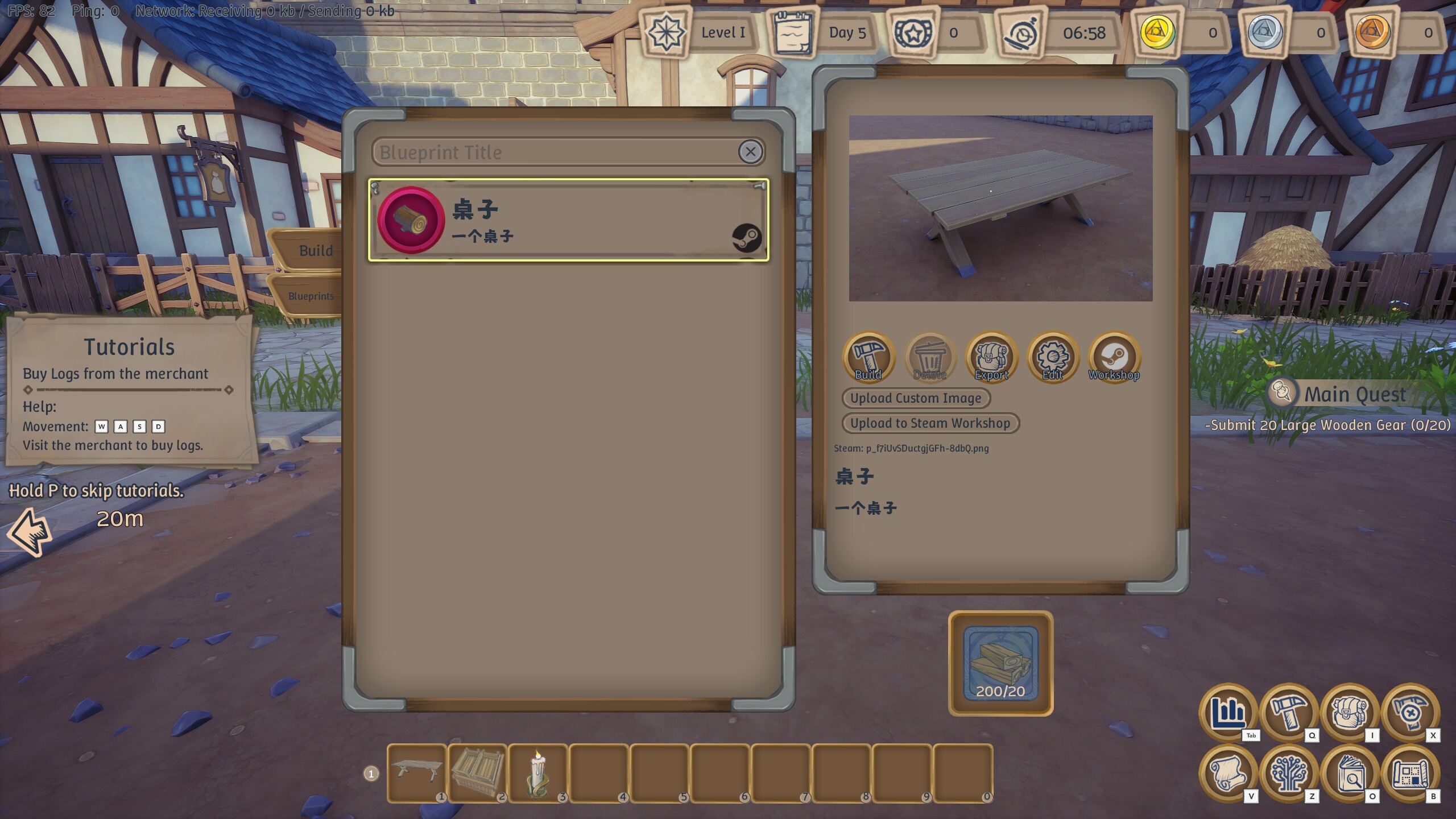Open the quests scroll icon (V)
The width and height of the screenshot is (1456, 819).
coord(1230,776)
